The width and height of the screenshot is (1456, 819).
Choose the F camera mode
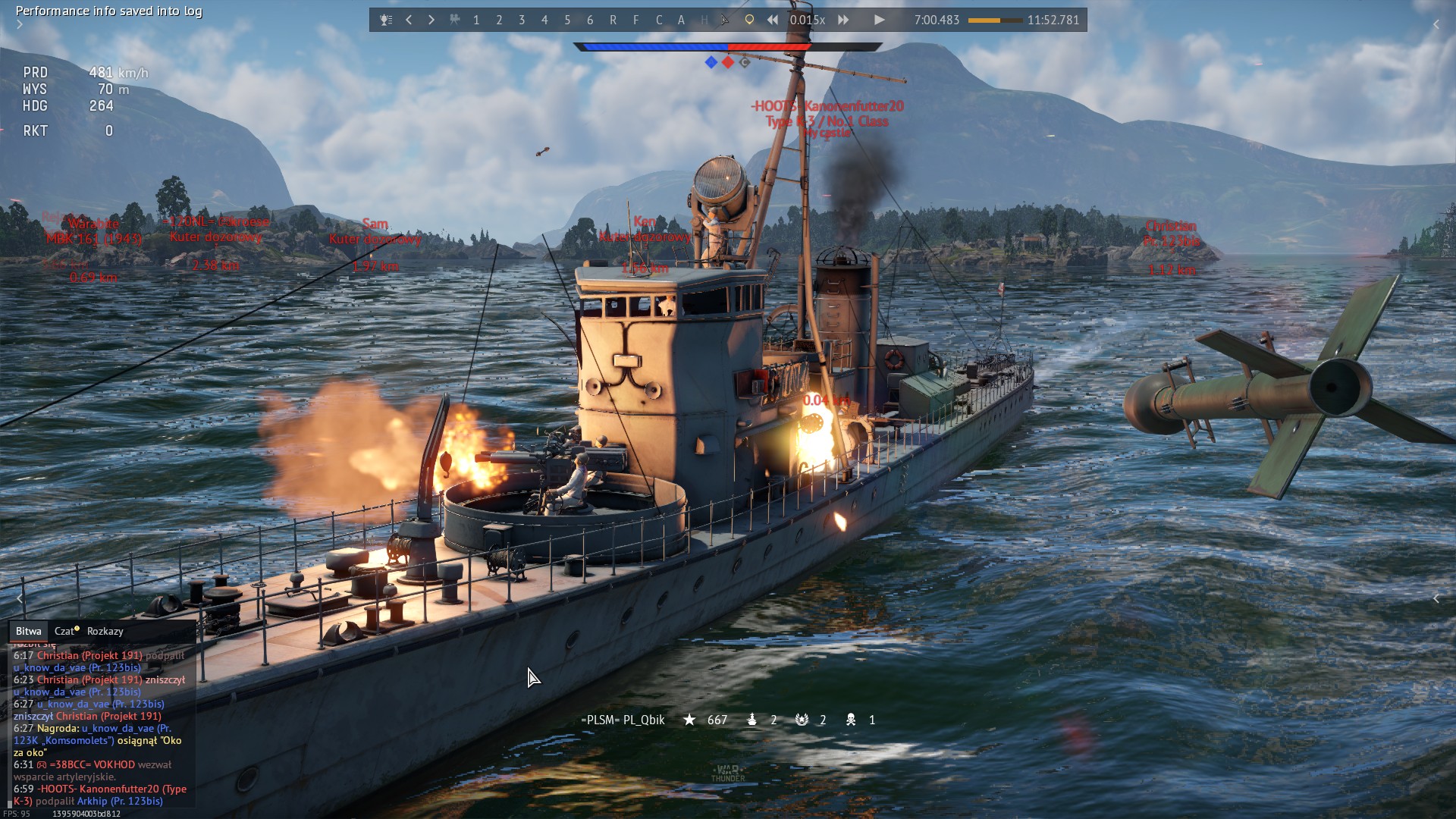[635, 20]
